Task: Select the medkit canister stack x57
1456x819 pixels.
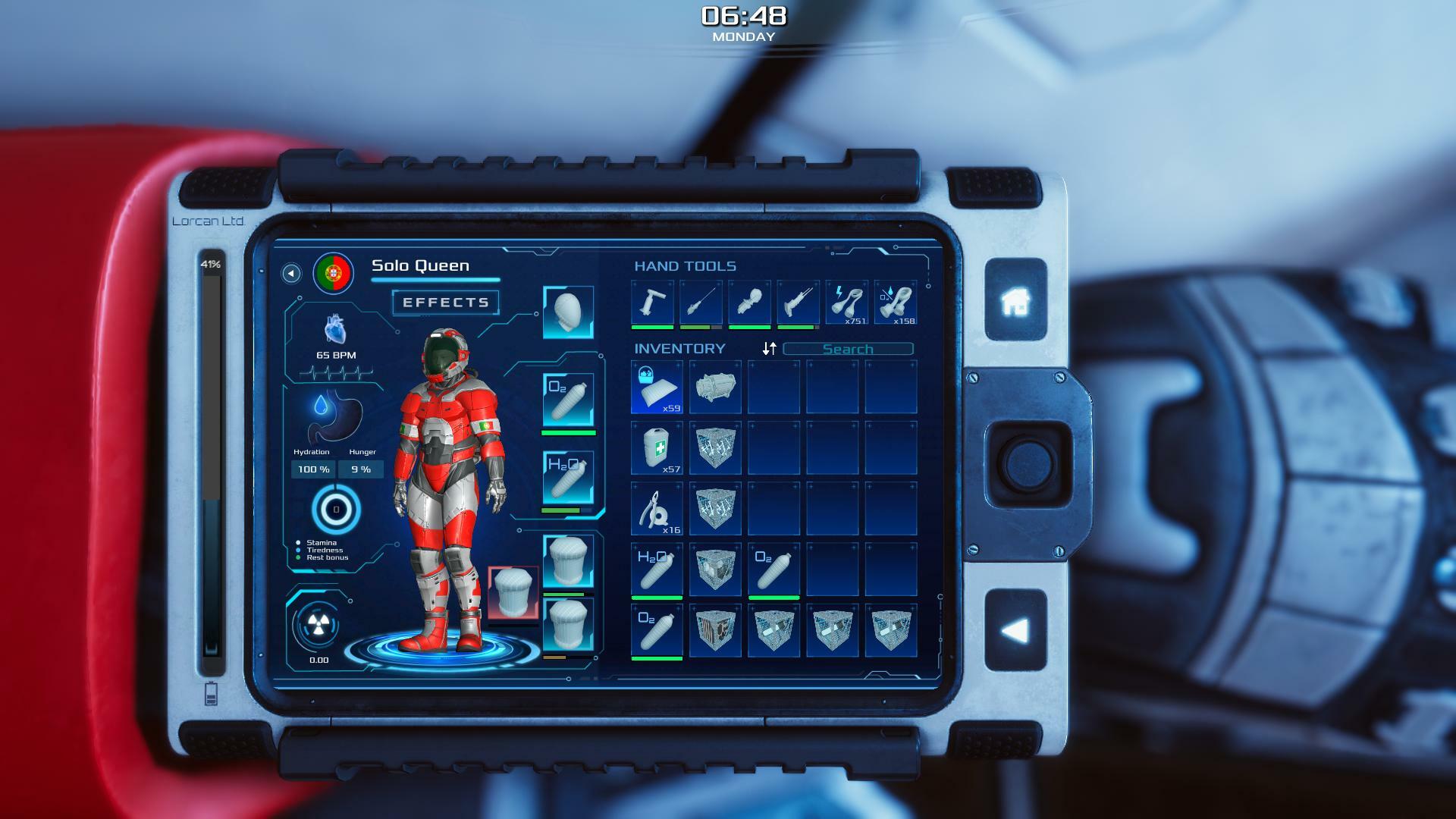Action: [x=657, y=448]
